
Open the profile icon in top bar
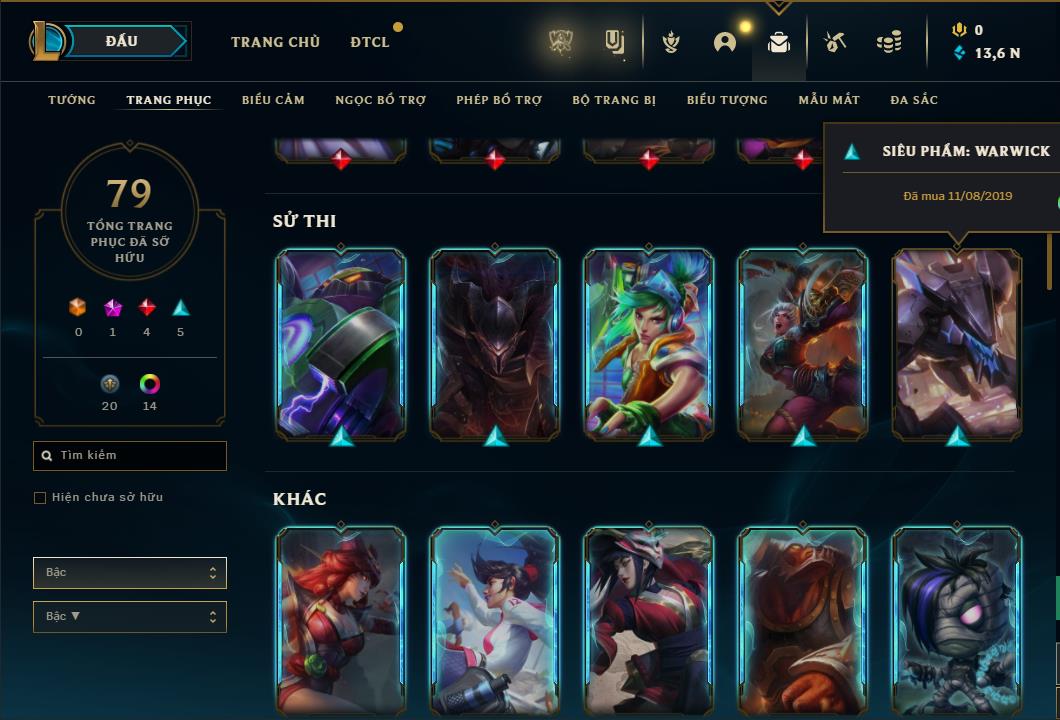725,42
